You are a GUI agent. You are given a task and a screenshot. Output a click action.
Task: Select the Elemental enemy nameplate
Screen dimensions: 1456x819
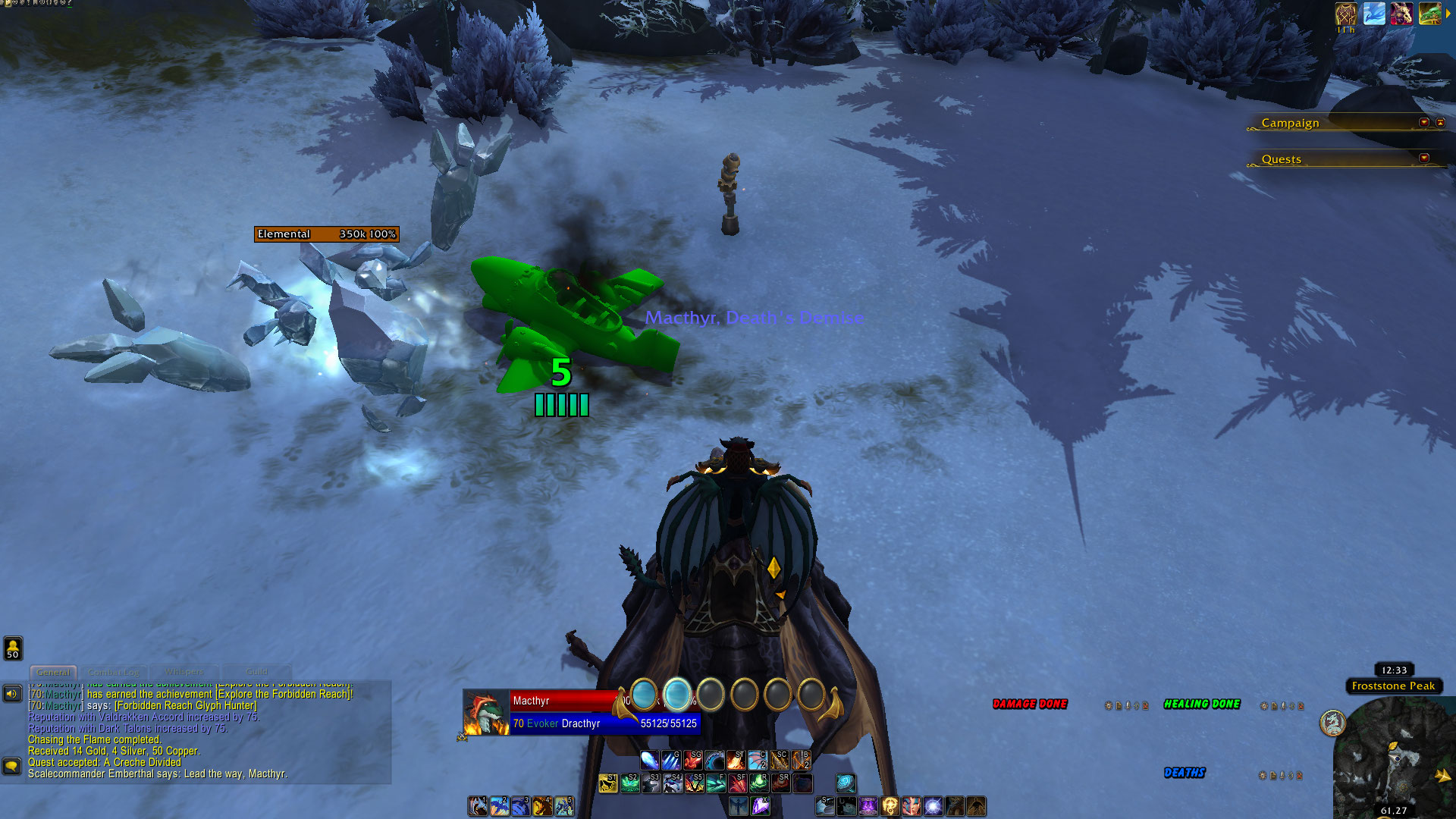[326, 234]
